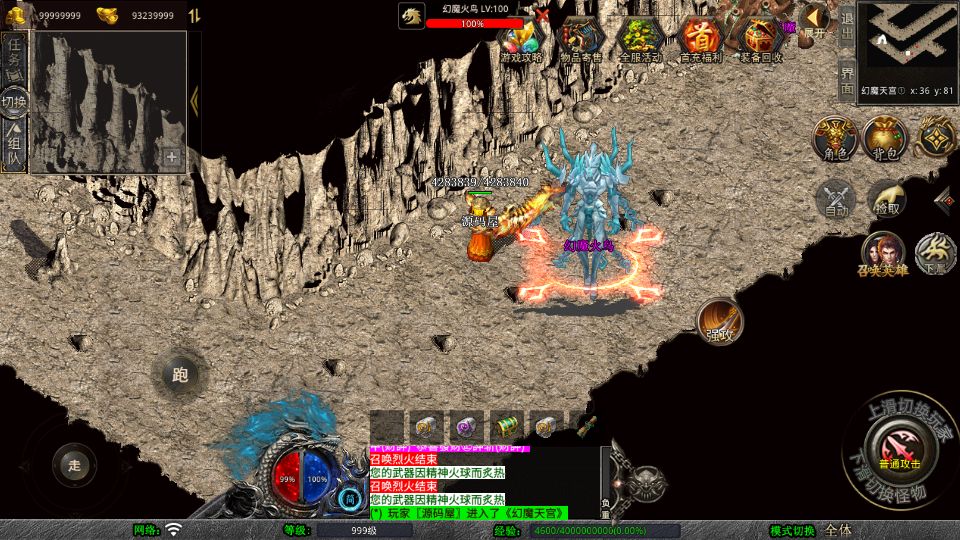Open the 物品寄售 item consignment menu
This screenshot has height=540, width=960.
click(580, 41)
